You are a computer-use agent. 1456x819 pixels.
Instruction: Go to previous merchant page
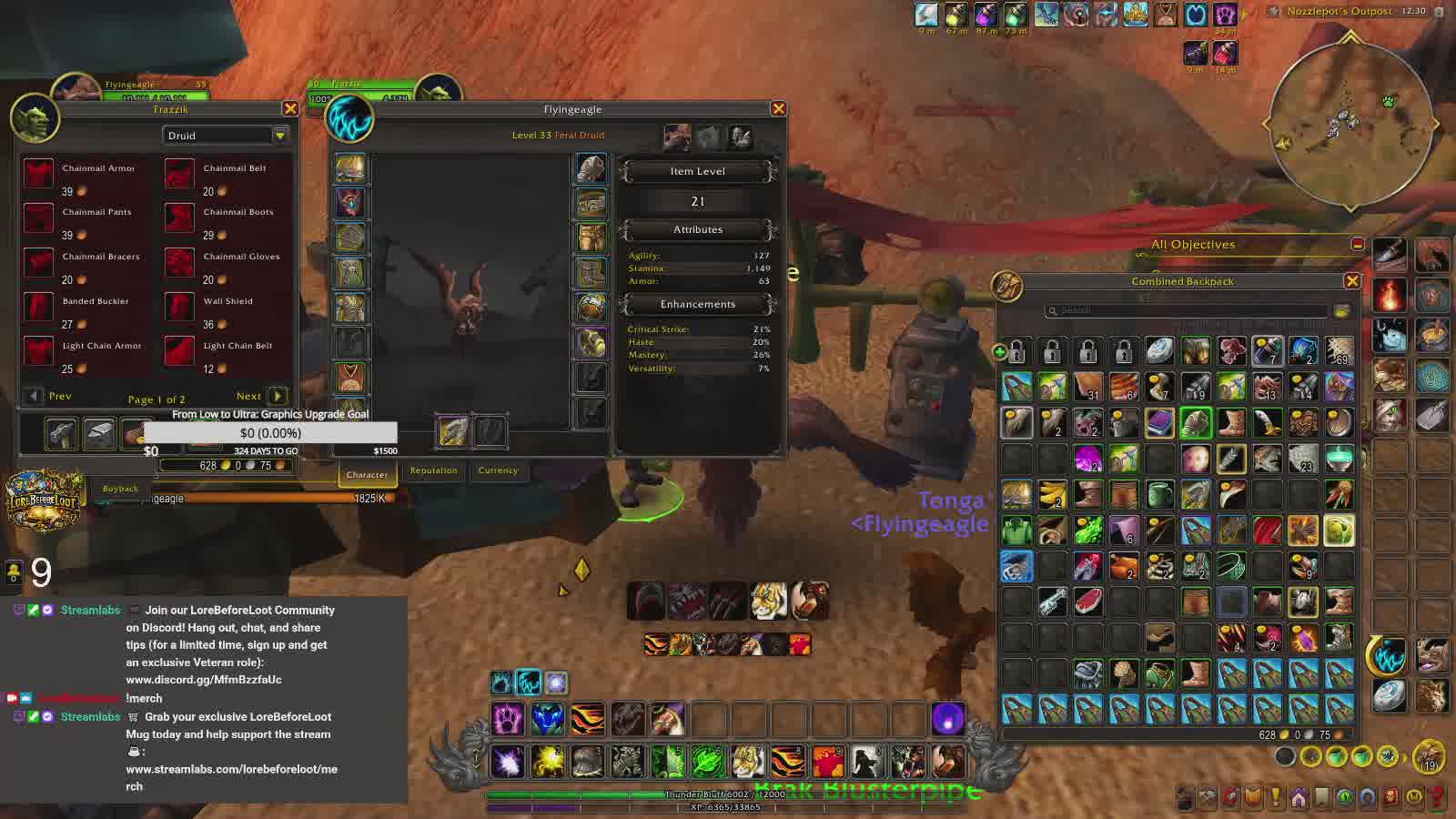pyautogui.click(x=35, y=396)
